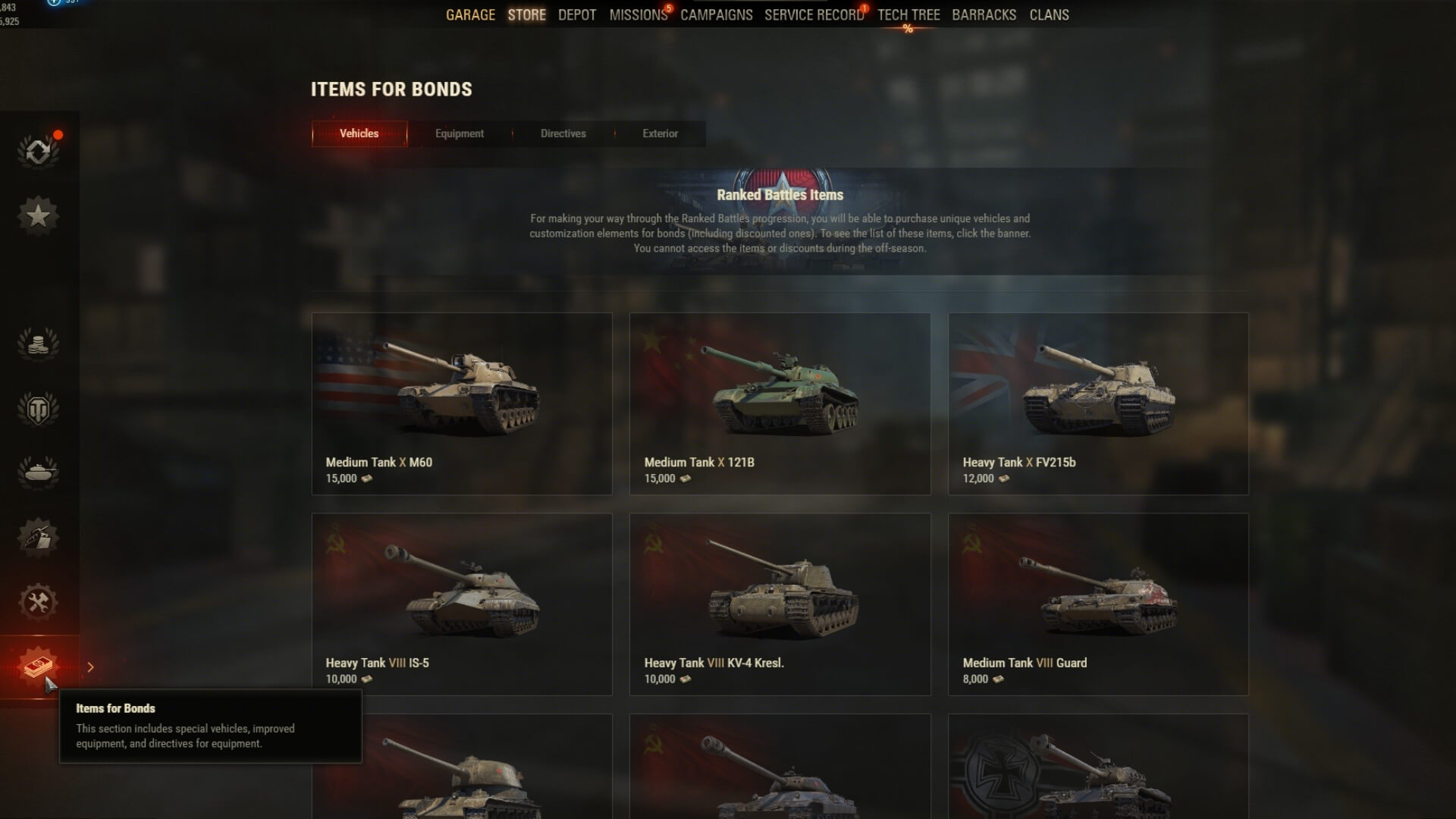Open the customization styles section in sidebar
This screenshot has width=1456, height=819.
[39, 537]
